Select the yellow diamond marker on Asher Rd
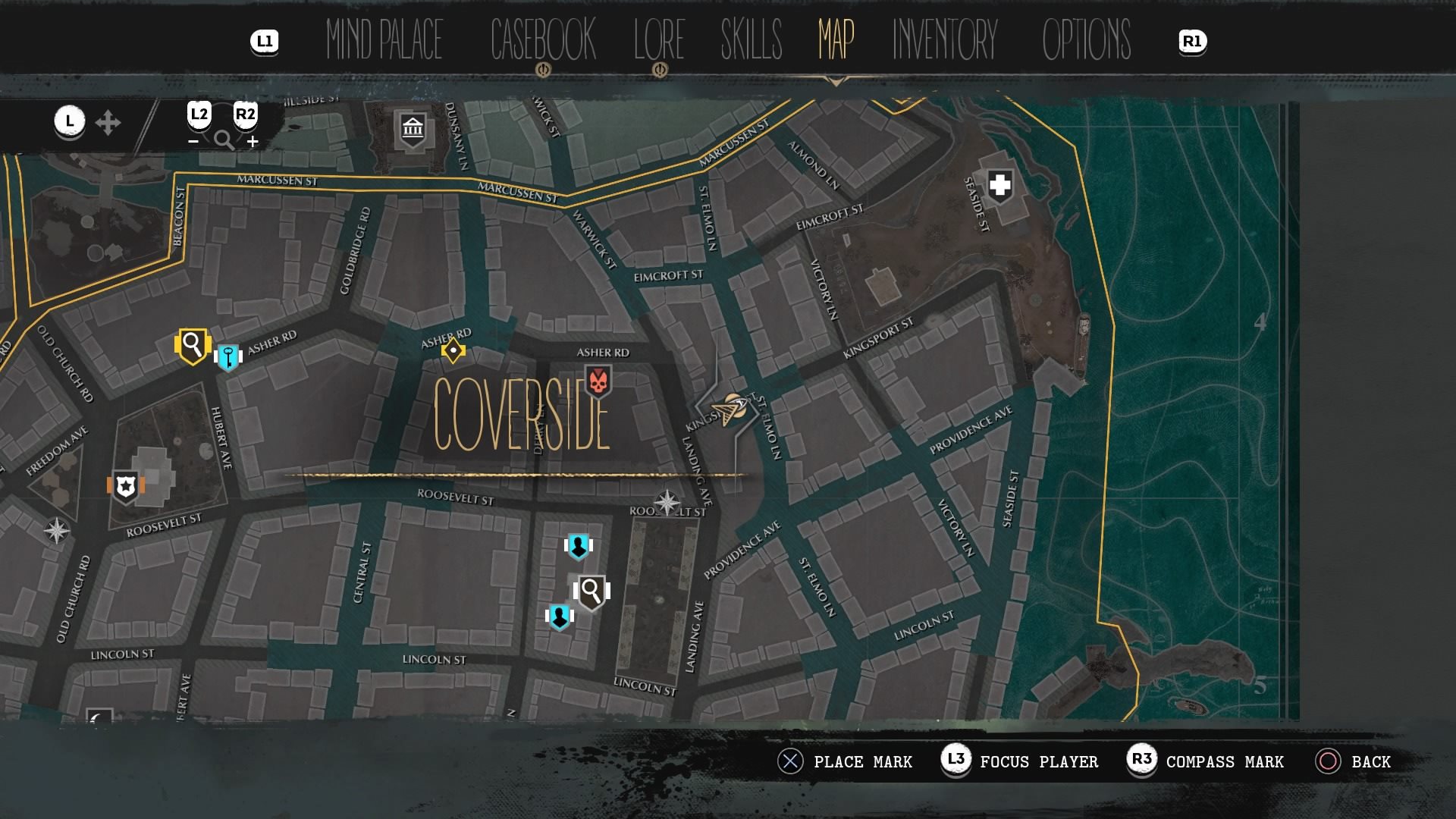The image size is (1456, 819). point(453,350)
